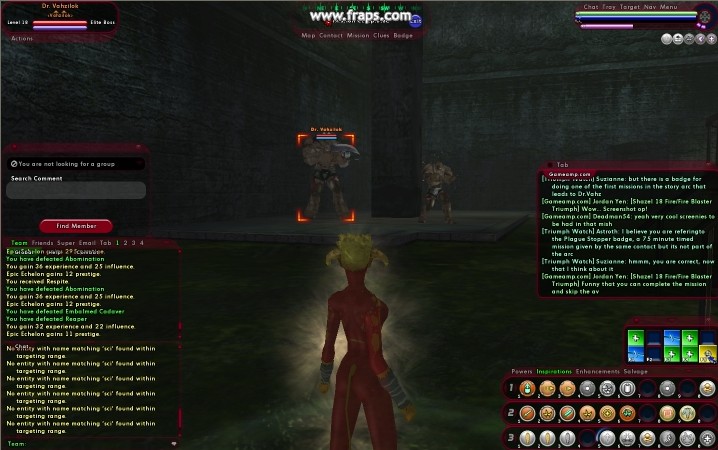Show the Mission window
718x450 pixels.
point(358,35)
